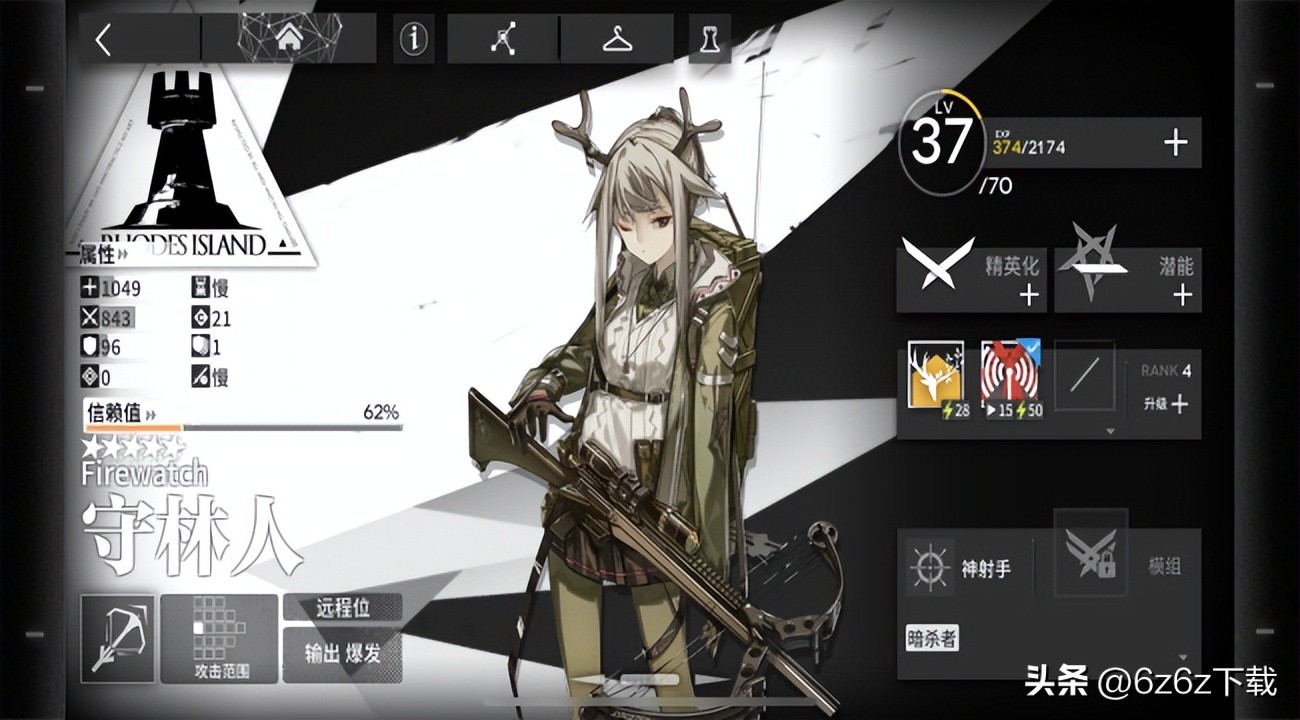Click the info (i) icon in top toolbar
This screenshot has height=720, width=1300.
[412, 40]
